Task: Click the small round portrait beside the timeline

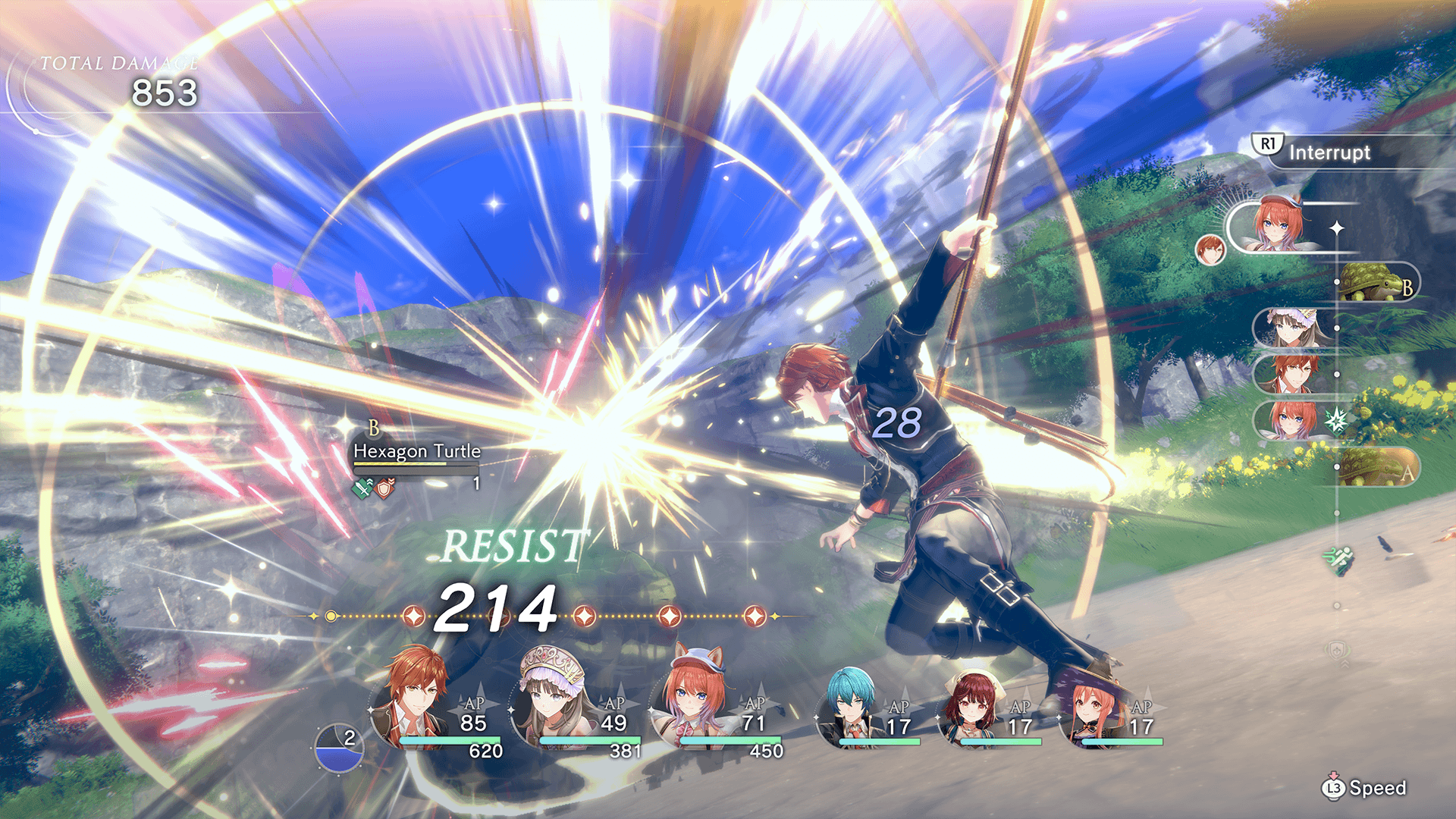Action: pos(1210,249)
